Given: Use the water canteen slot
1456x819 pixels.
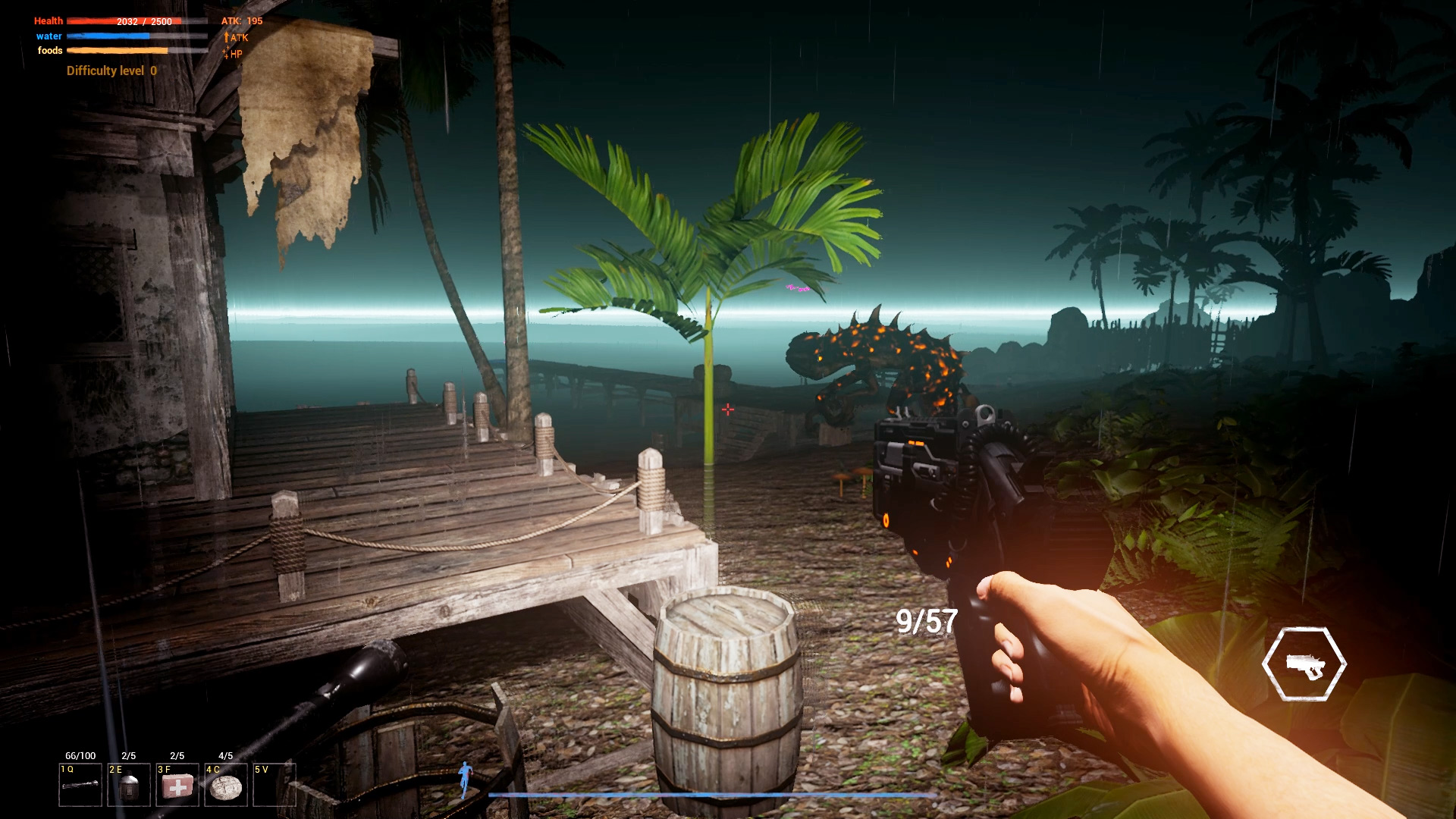Looking at the screenshot, I should pos(129,785).
